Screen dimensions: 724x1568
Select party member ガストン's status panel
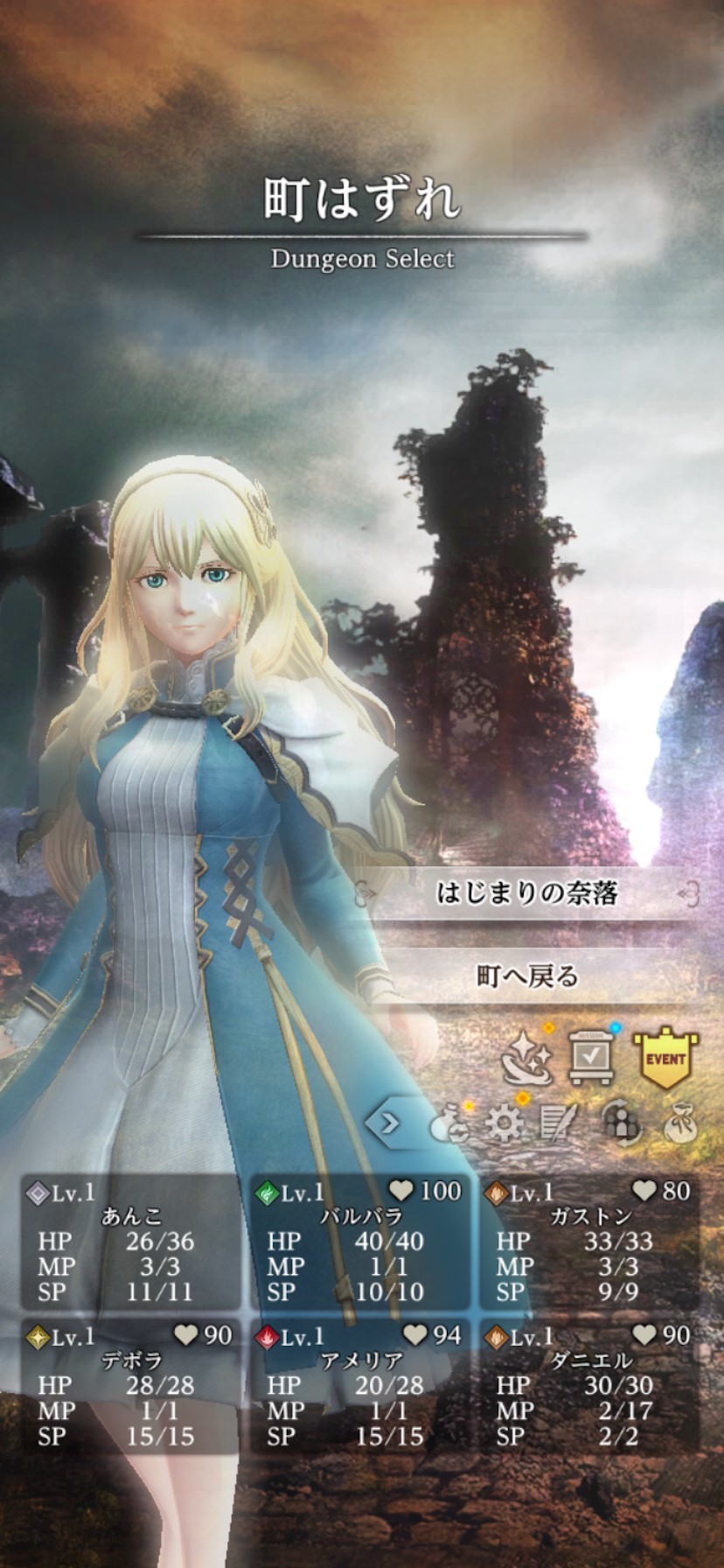[590, 1242]
